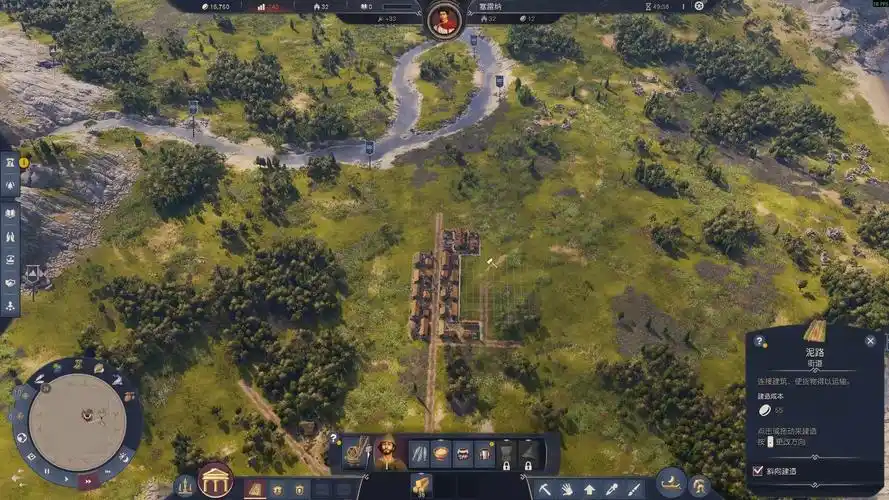Click the governor portrait medallion

[444, 18]
